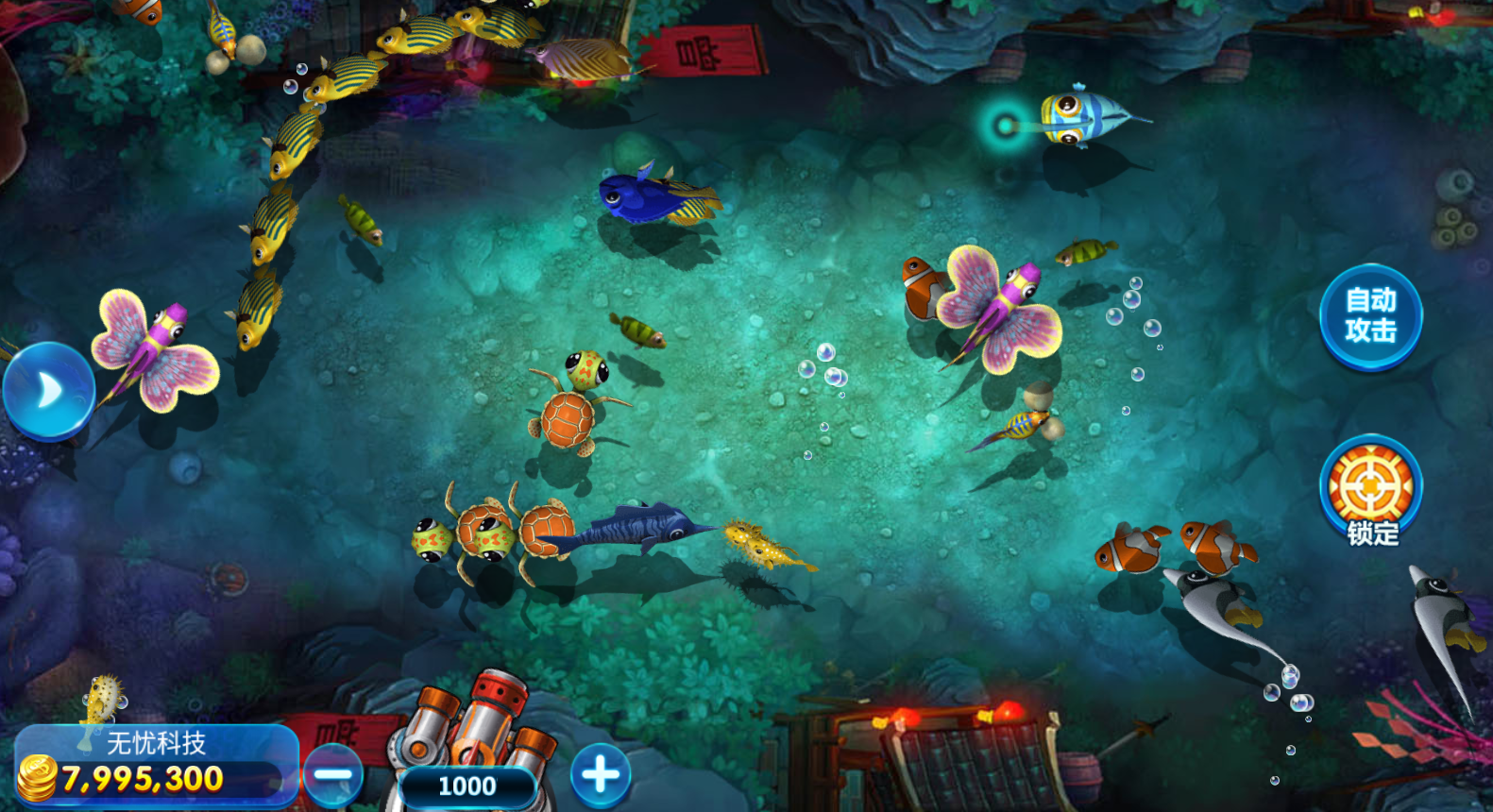Toggle the 自动攻击 auto-attack button
The width and height of the screenshot is (1493, 812).
(1370, 316)
